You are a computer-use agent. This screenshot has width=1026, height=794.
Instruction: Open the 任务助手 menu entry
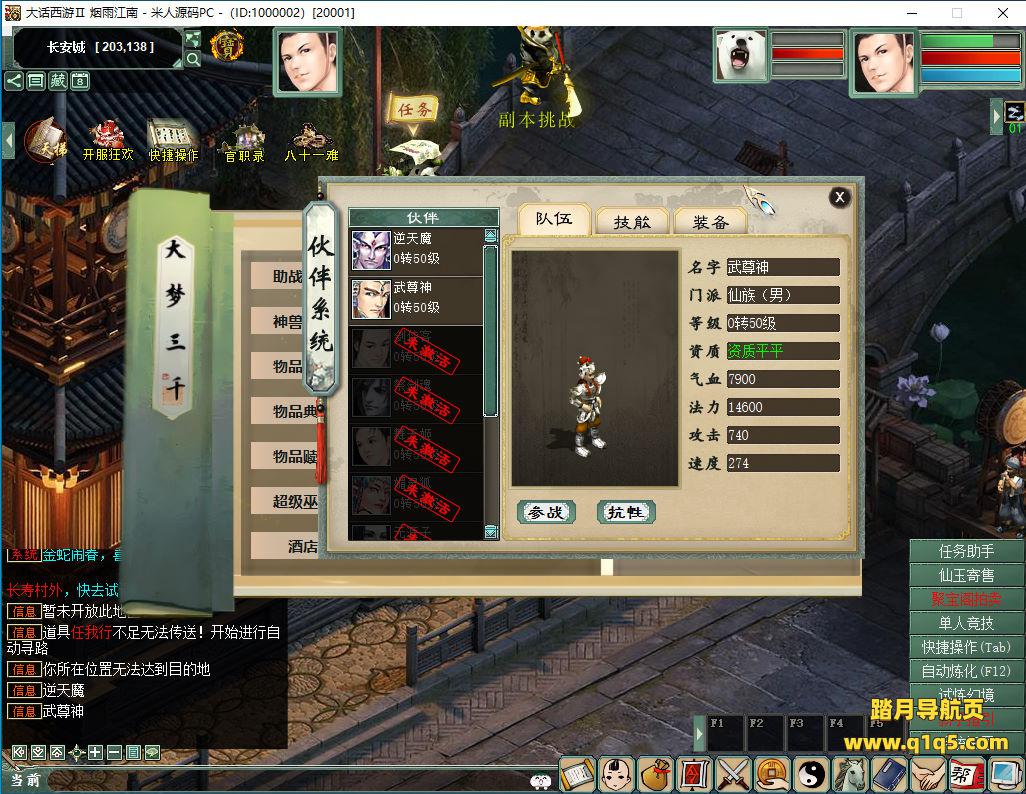point(966,551)
